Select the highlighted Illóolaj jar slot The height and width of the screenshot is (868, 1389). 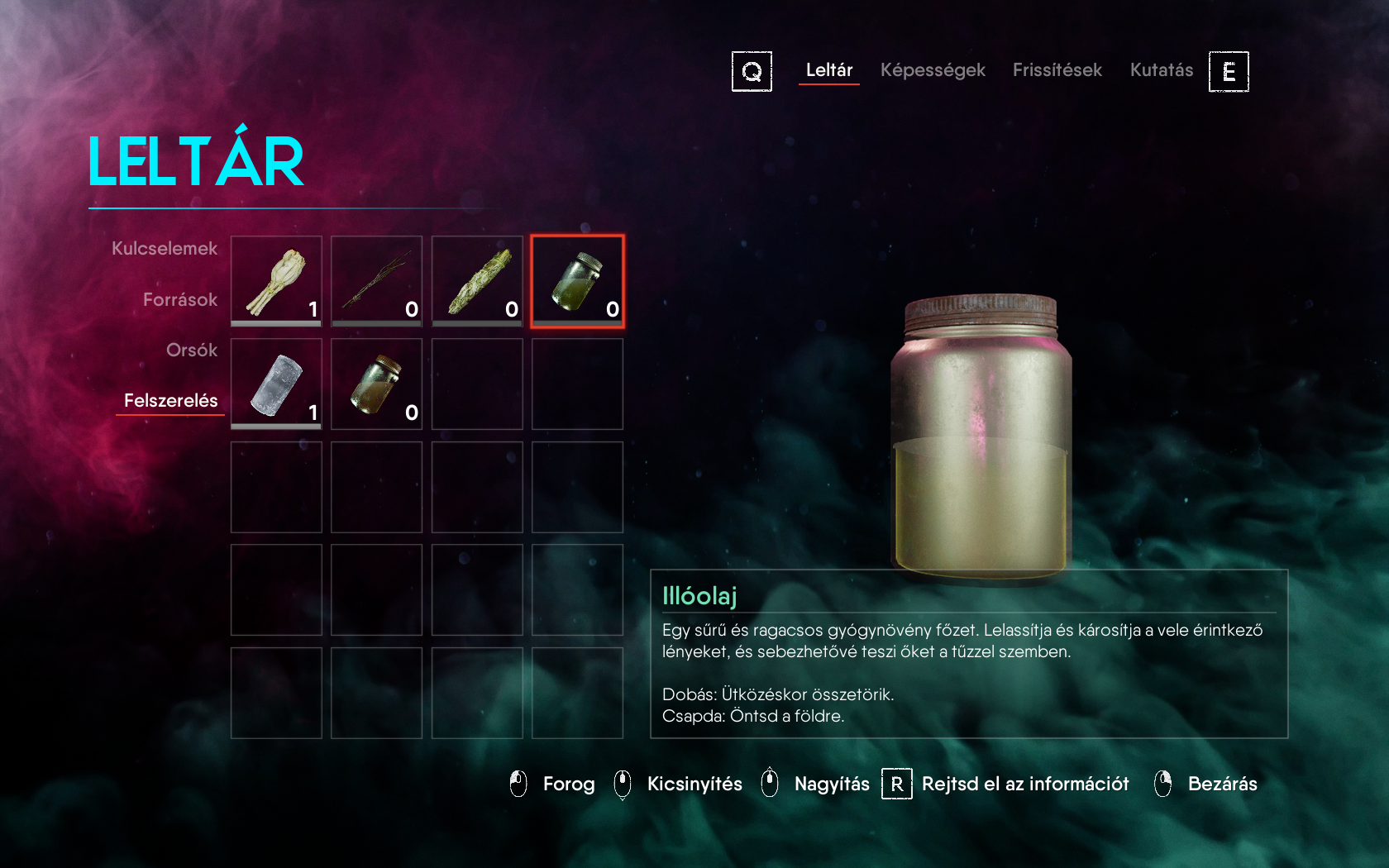pos(577,281)
